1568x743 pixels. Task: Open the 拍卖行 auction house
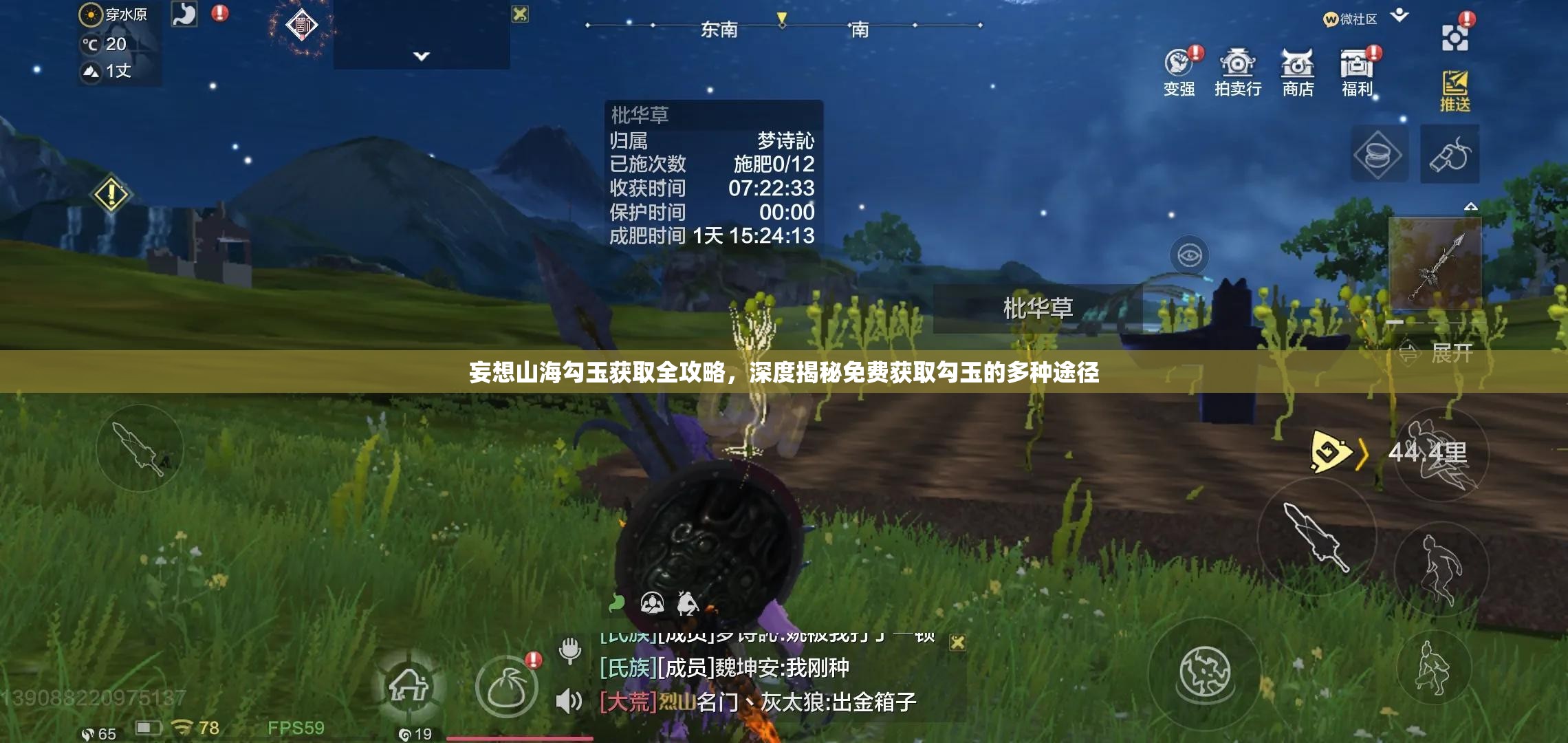[x=1239, y=65]
